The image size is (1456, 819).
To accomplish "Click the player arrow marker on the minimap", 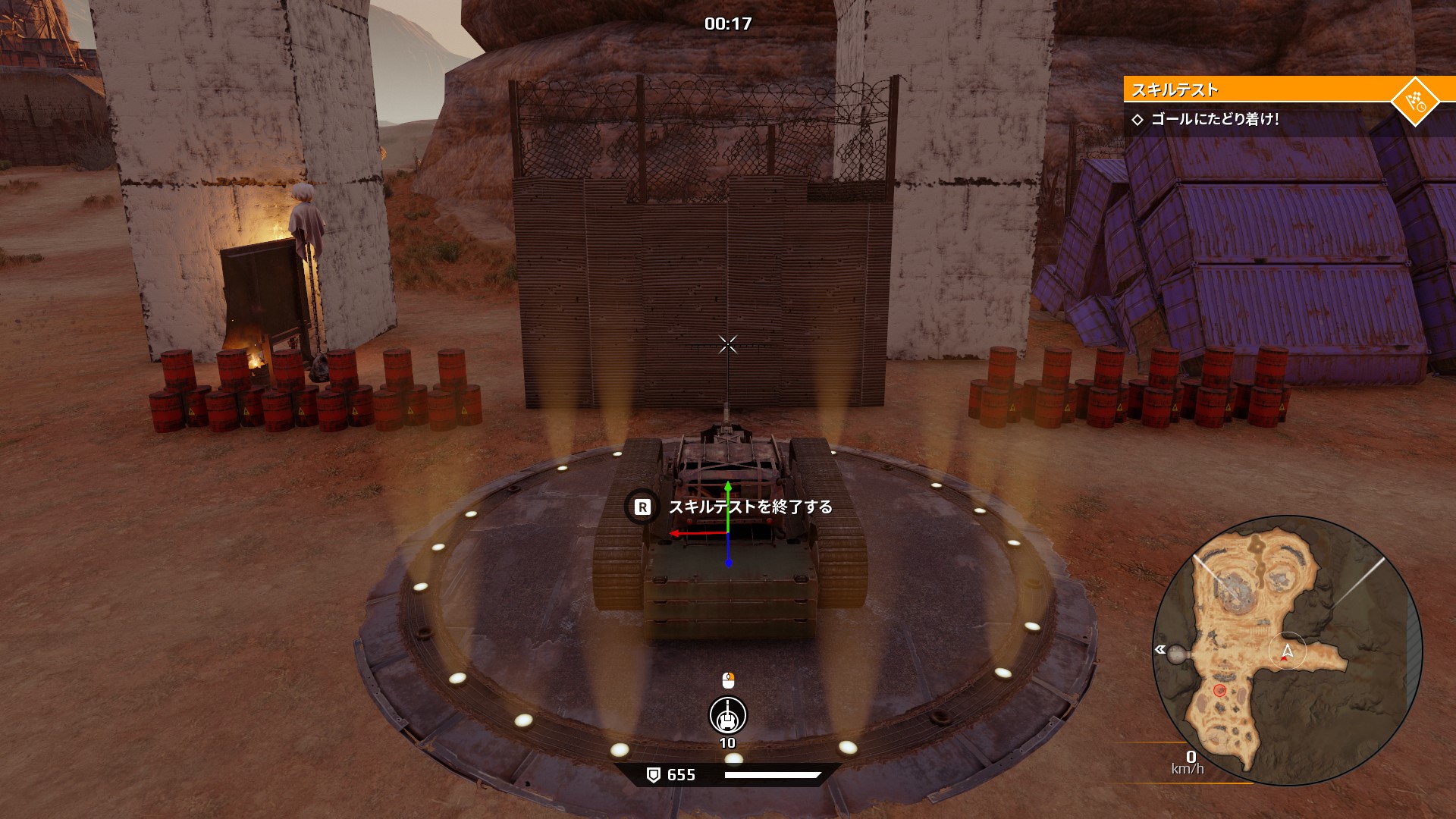I will point(1287,651).
